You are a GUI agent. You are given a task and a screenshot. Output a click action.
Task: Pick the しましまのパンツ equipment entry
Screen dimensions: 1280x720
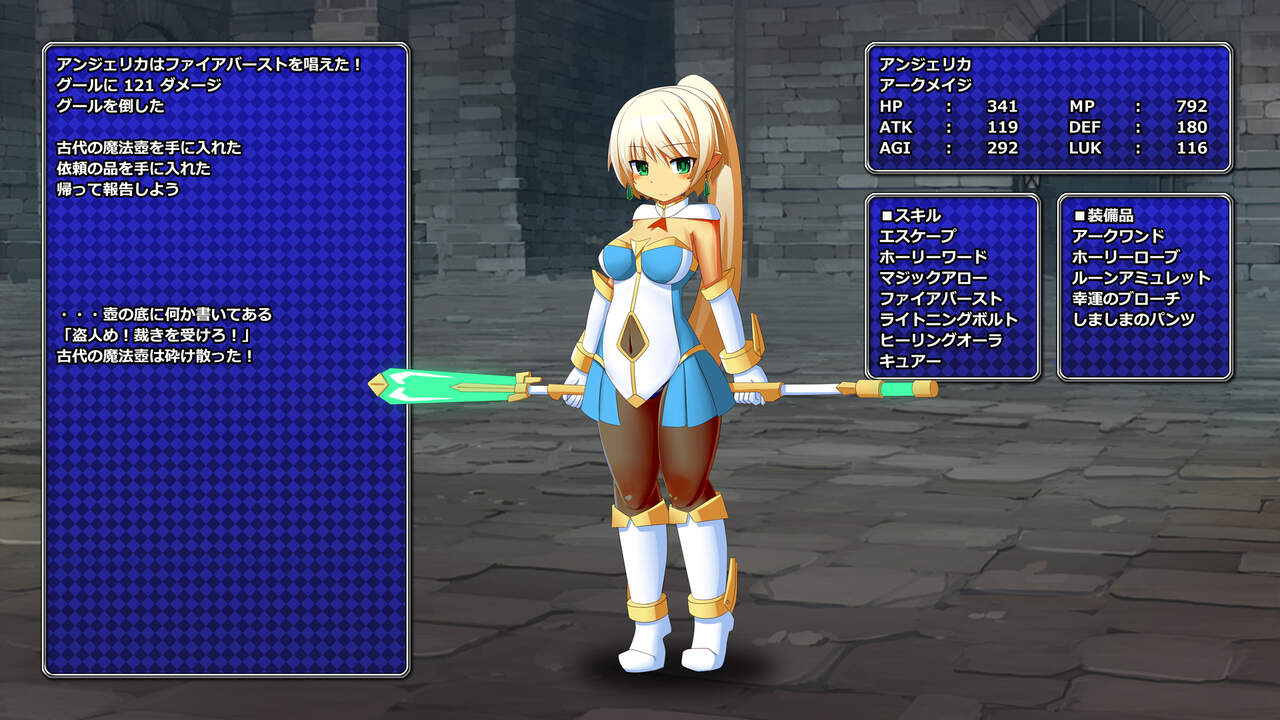(x=1133, y=320)
